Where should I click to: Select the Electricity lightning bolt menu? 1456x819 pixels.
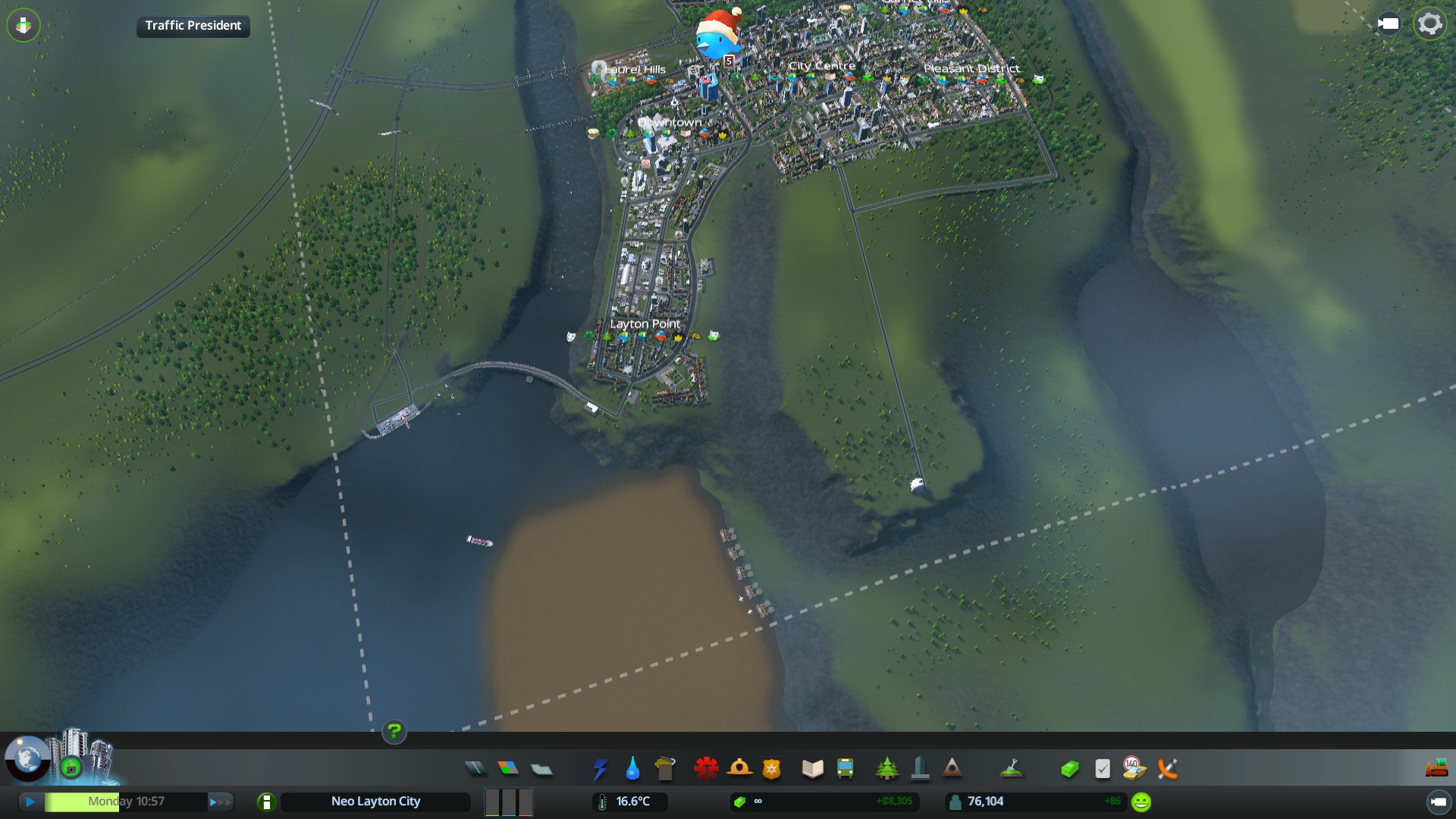[600, 769]
